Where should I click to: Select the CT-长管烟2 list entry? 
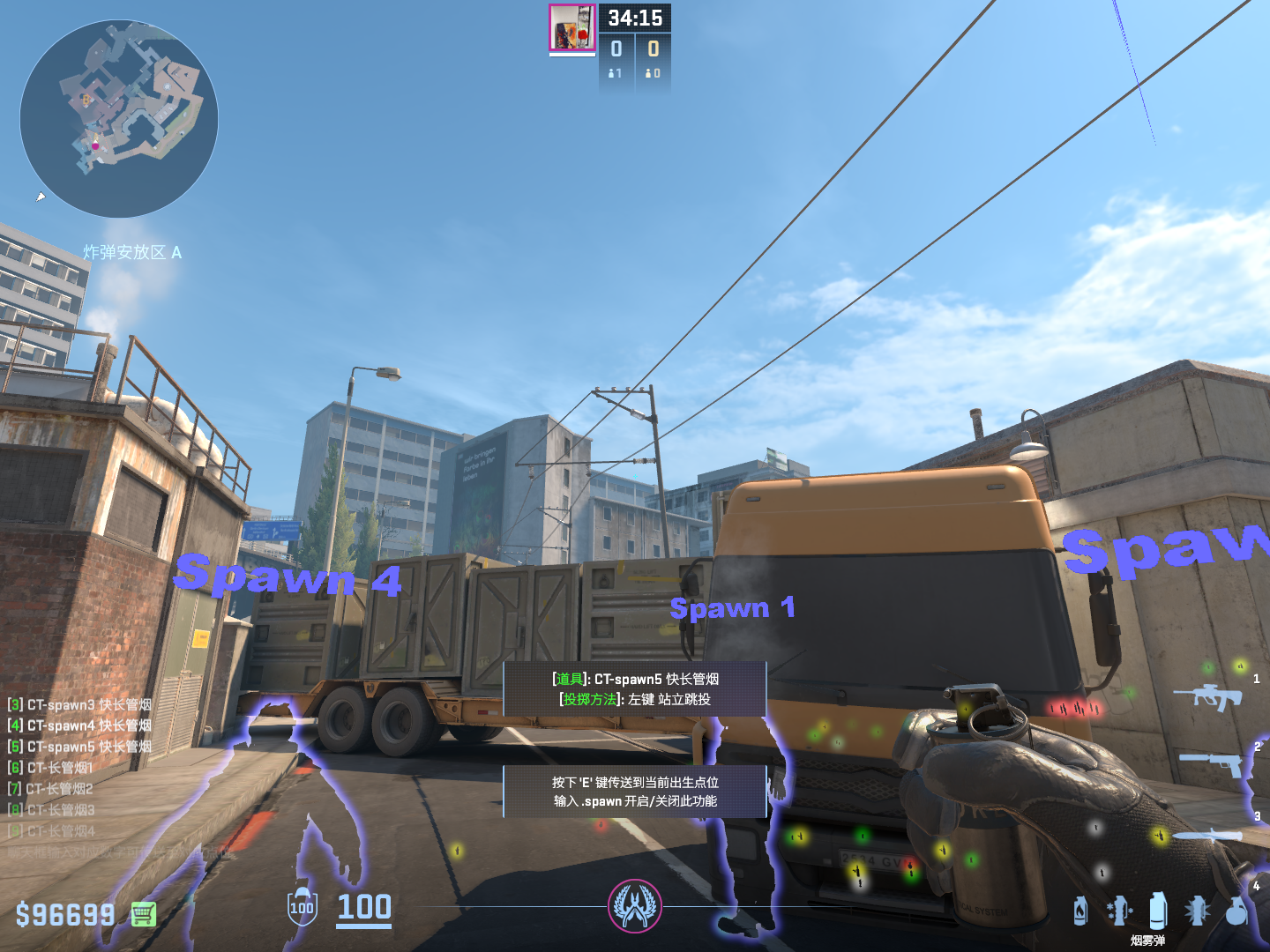[51, 789]
